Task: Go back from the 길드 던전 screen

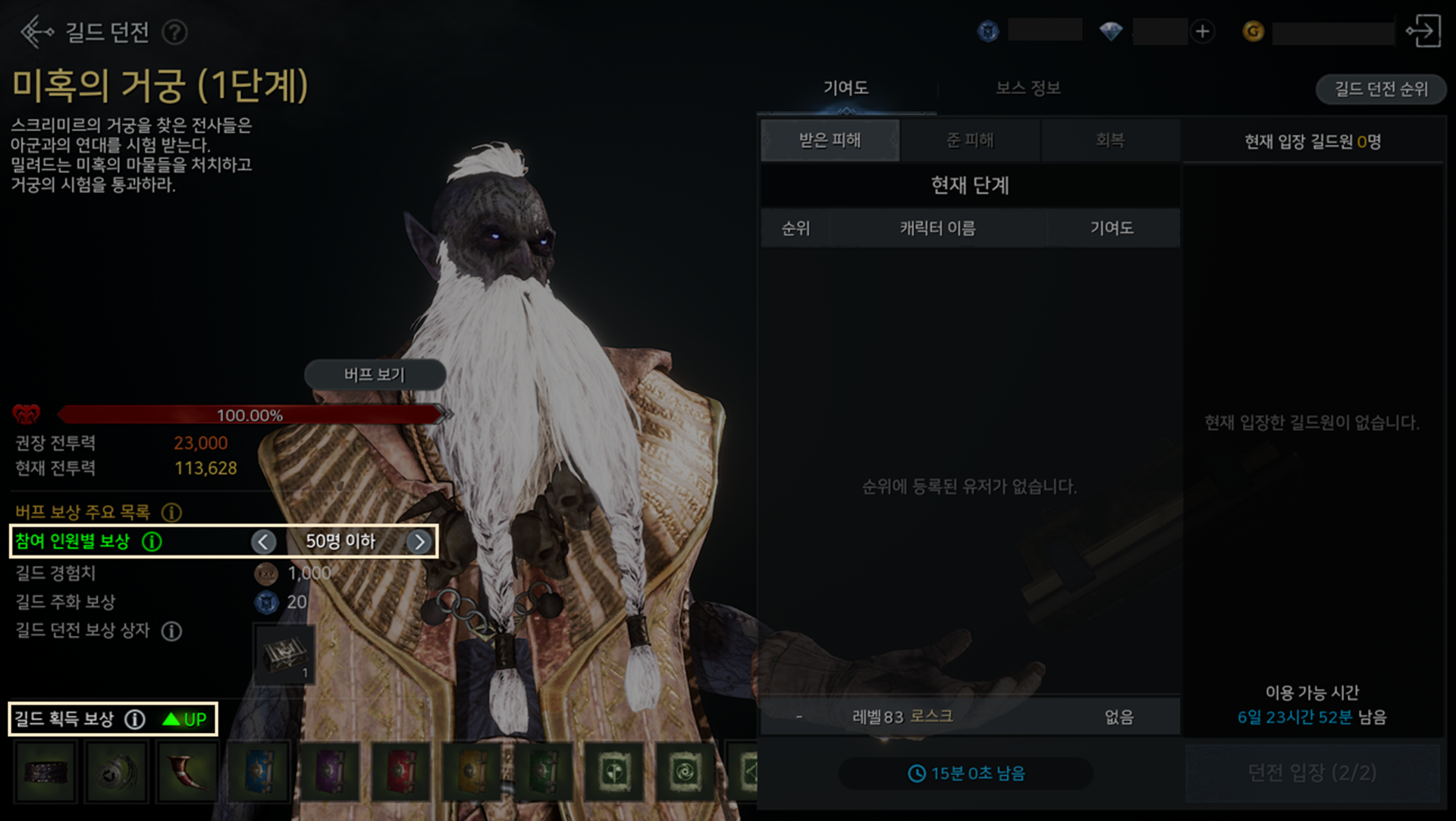Action: pyautogui.click(x=36, y=32)
